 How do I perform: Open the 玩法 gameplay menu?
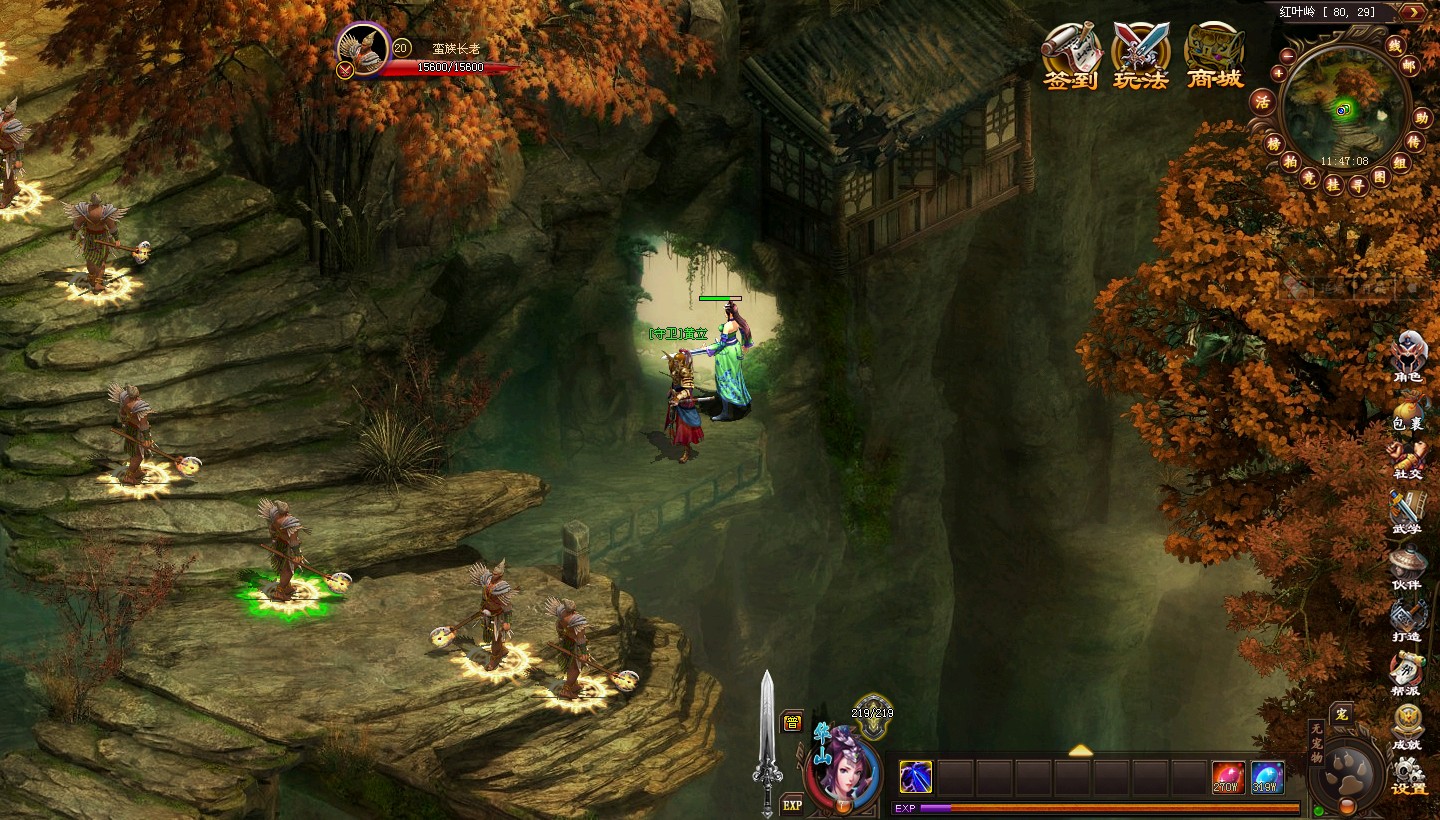pos(1141,57)
